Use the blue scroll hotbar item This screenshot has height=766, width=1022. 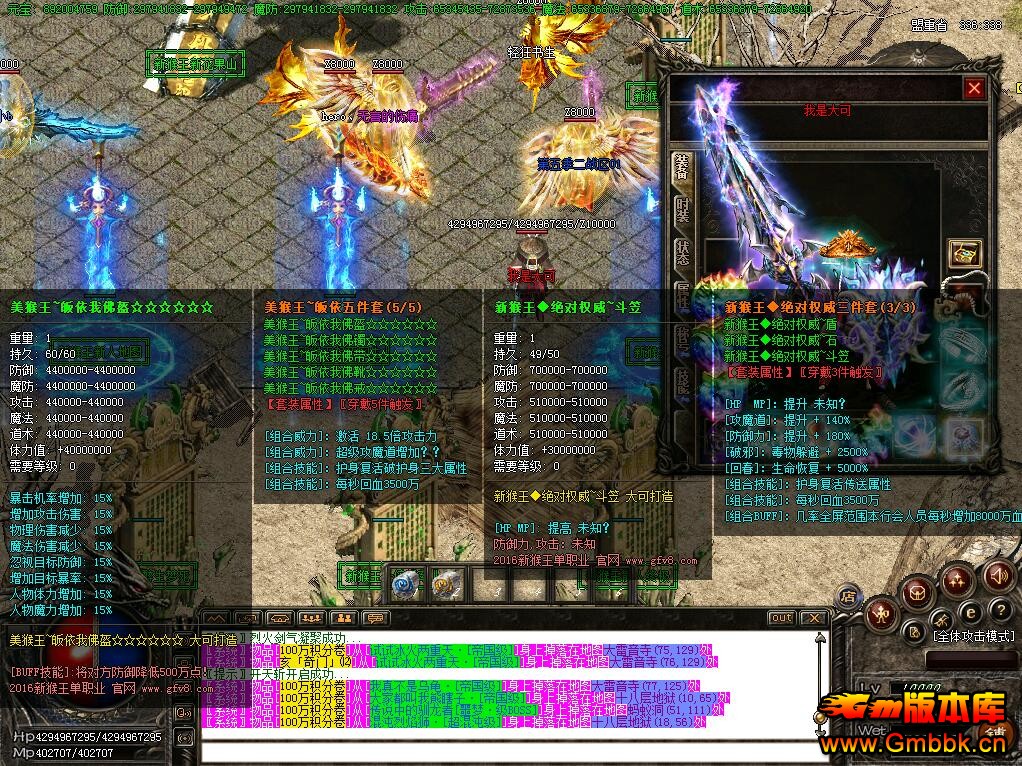pos(405,583)
